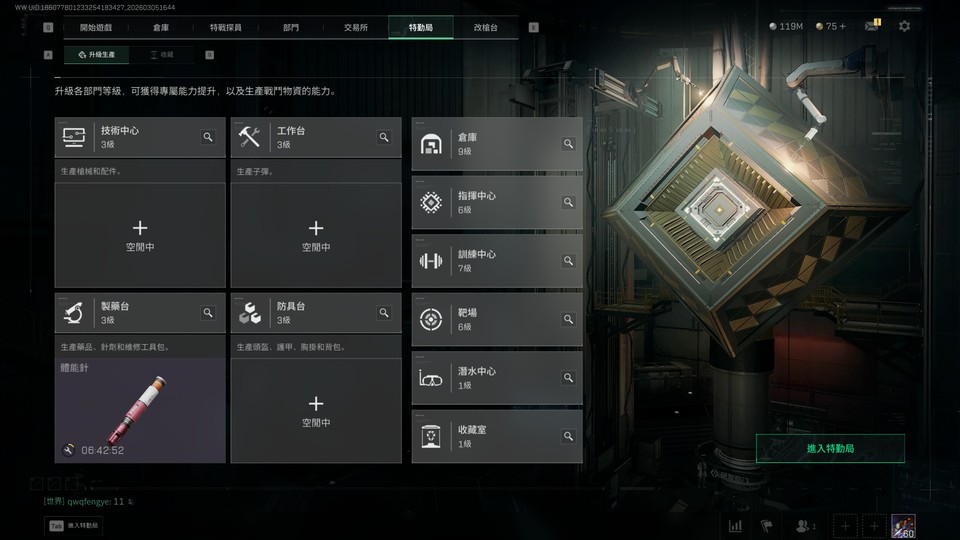Select the 體能針 item in 製藥台

click(x=140, y=410)
